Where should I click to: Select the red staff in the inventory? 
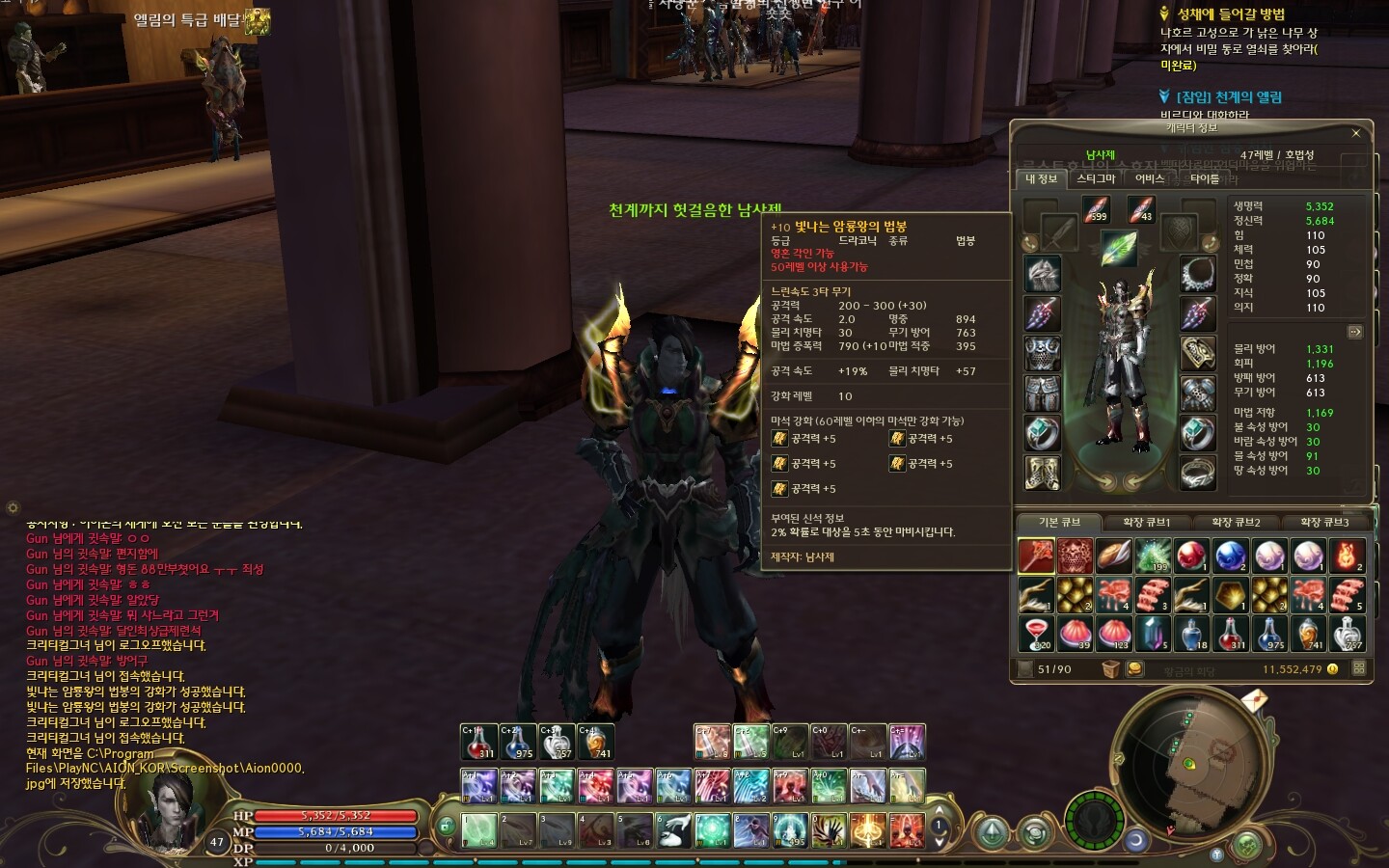click(x=1037, y=556)
